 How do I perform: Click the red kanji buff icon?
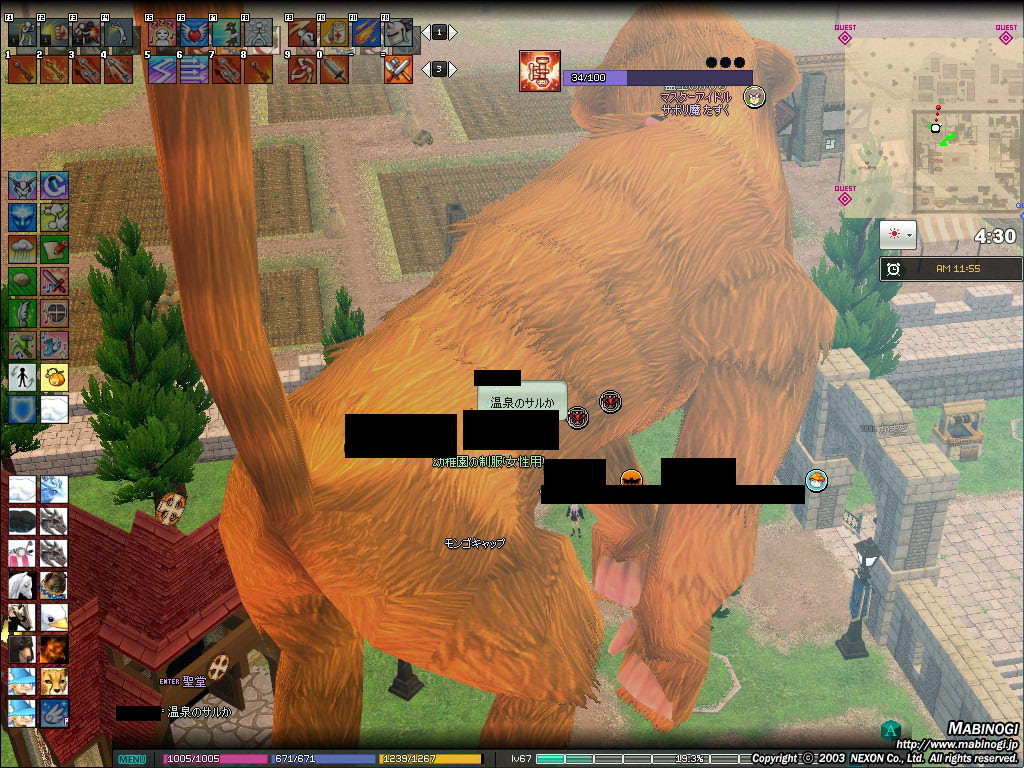539,70
